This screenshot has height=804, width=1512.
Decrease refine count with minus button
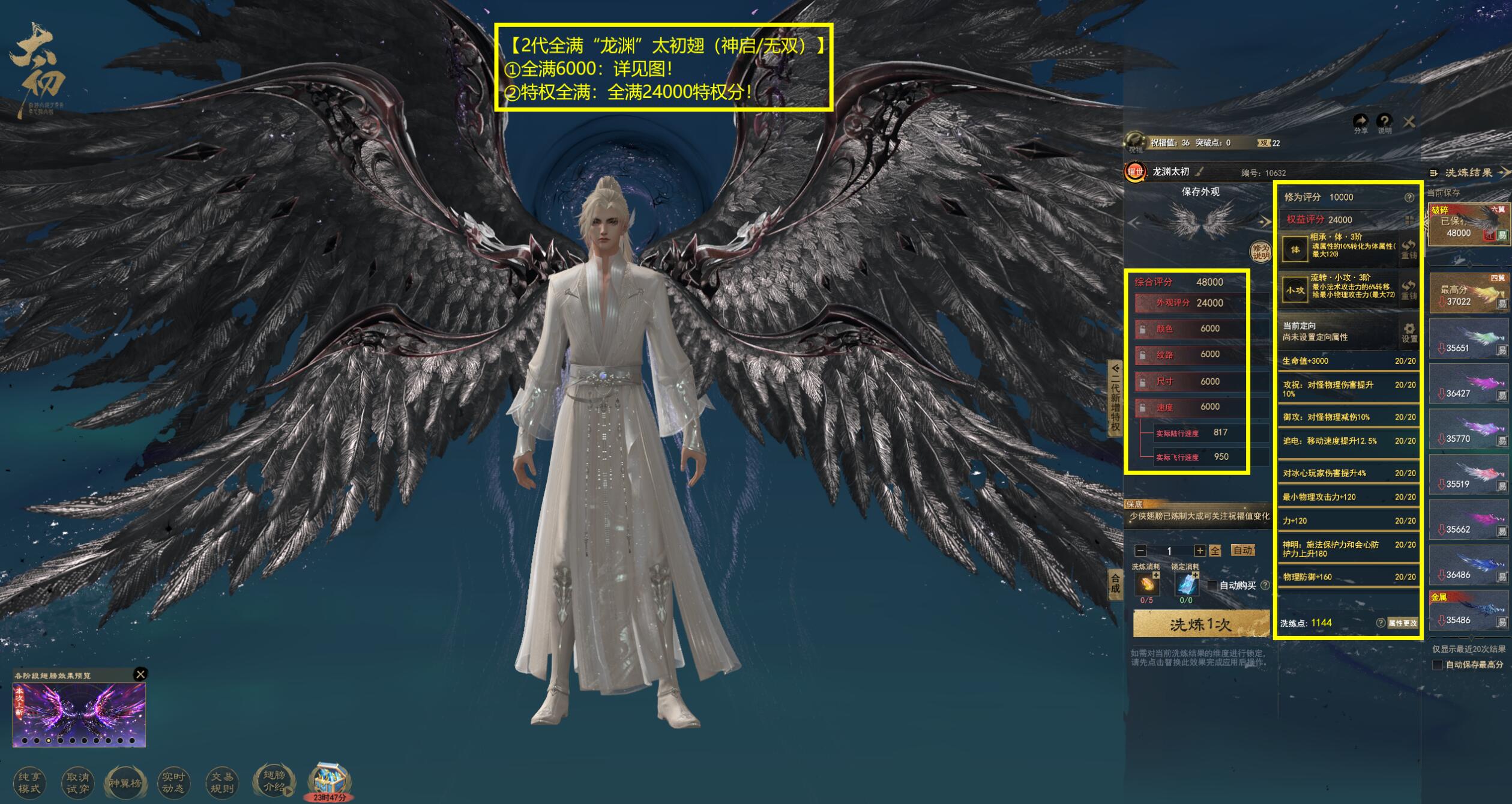click(1141, 551)
